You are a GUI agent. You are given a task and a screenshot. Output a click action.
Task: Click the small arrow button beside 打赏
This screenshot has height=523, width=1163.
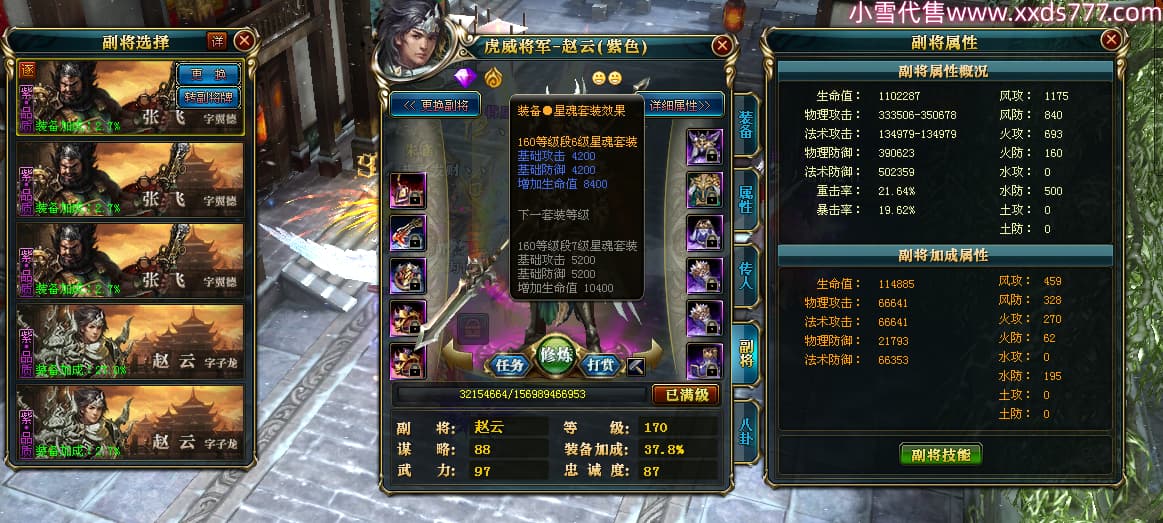(x=637, y=366)
